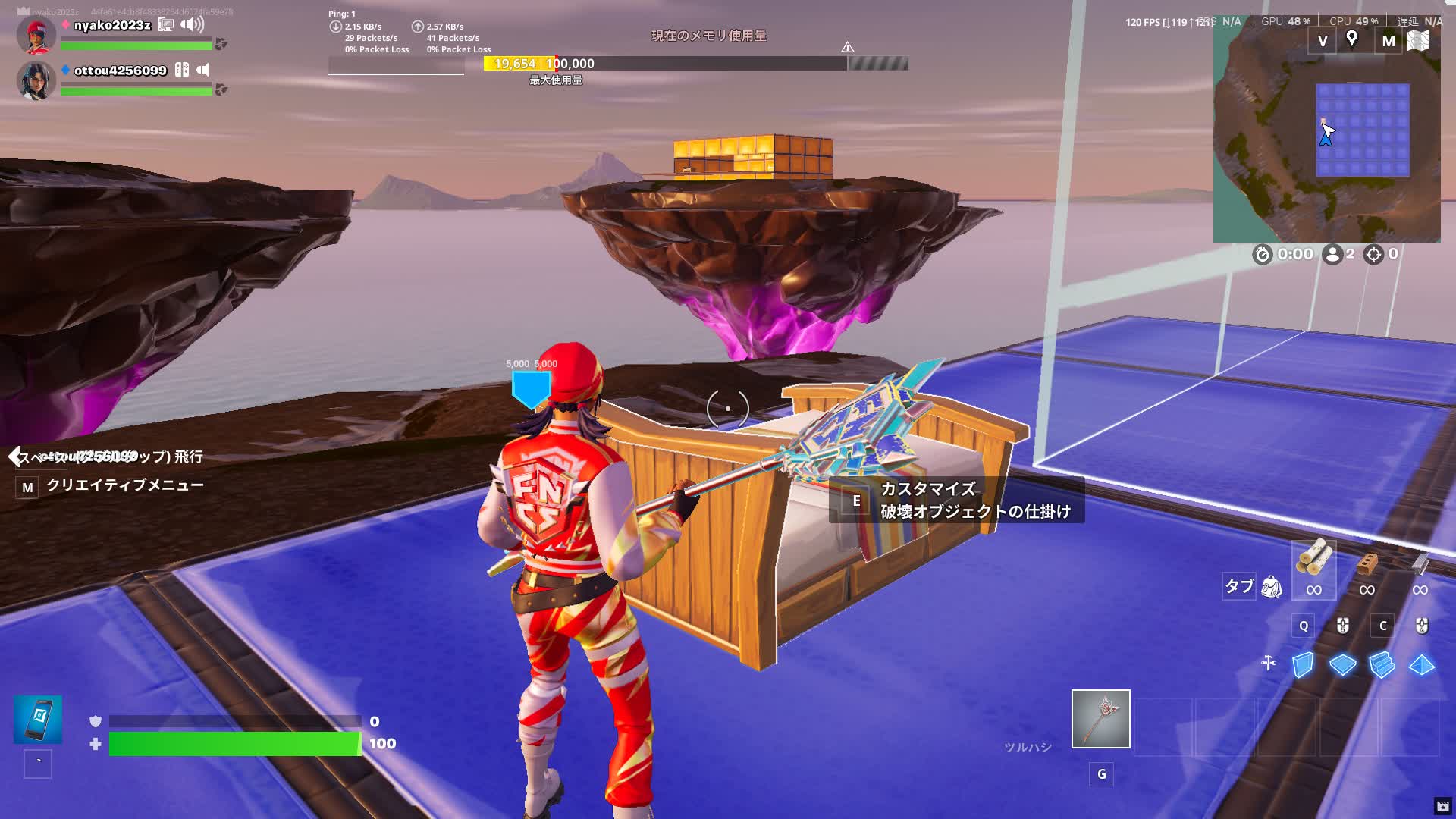This screenshot has width=1456, height=819.
Task: Select the pickaxe slot in the hotbar
Action: (1100, 719)
